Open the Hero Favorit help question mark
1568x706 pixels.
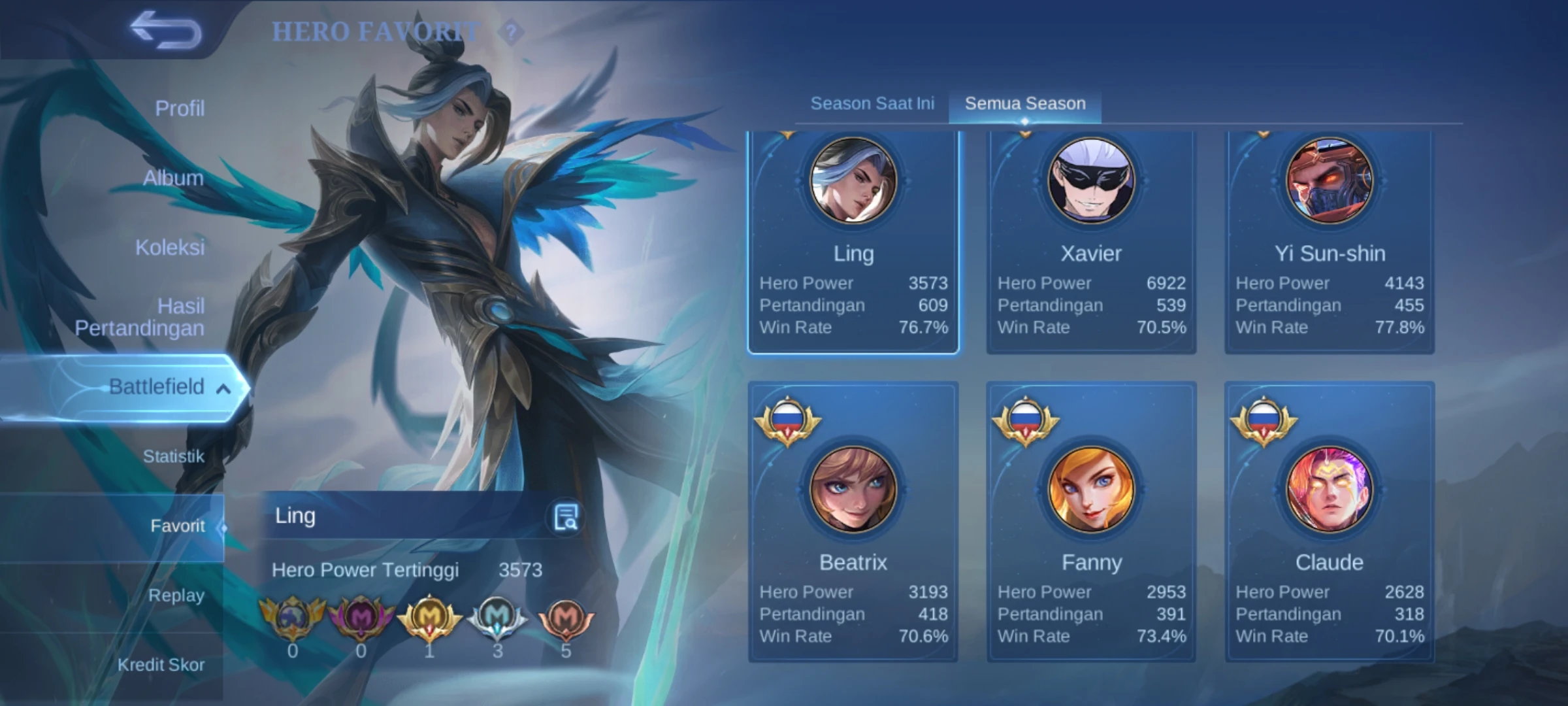click(514, 29)
